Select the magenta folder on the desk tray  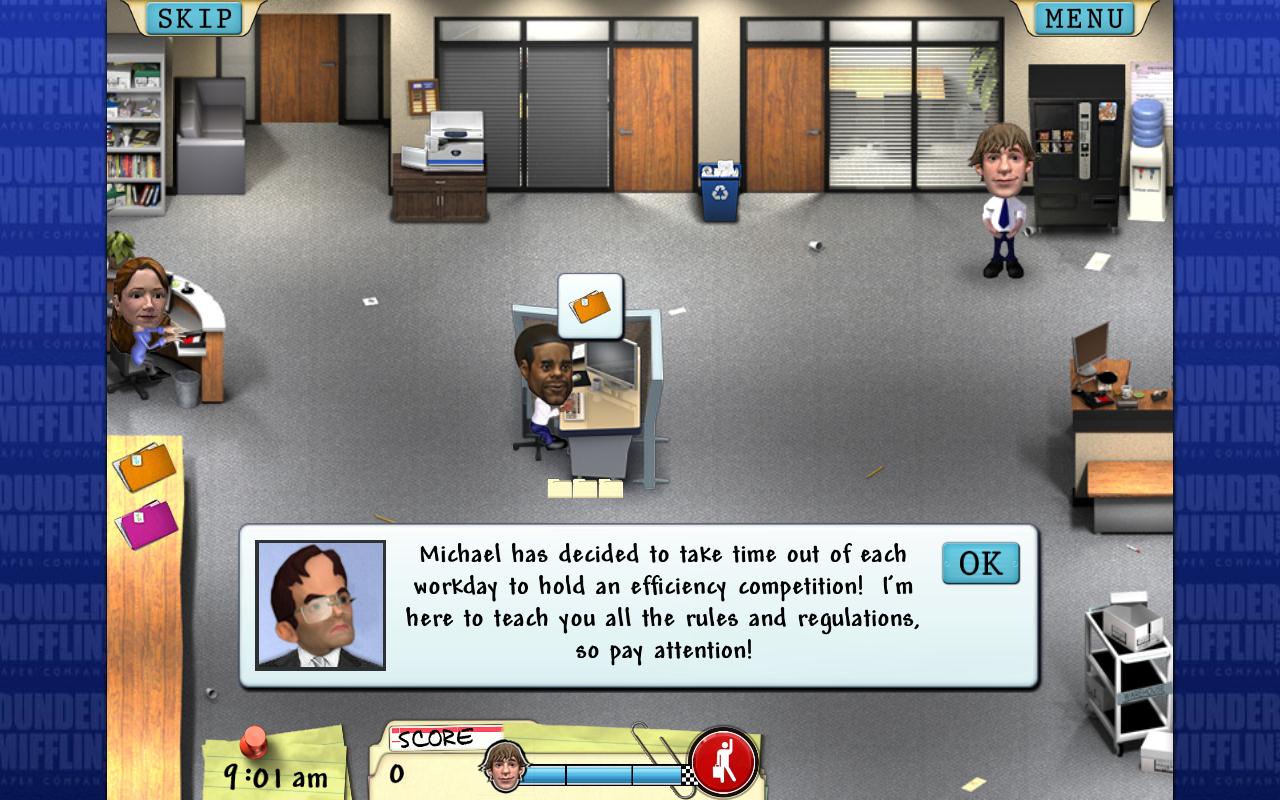(146, 523)
